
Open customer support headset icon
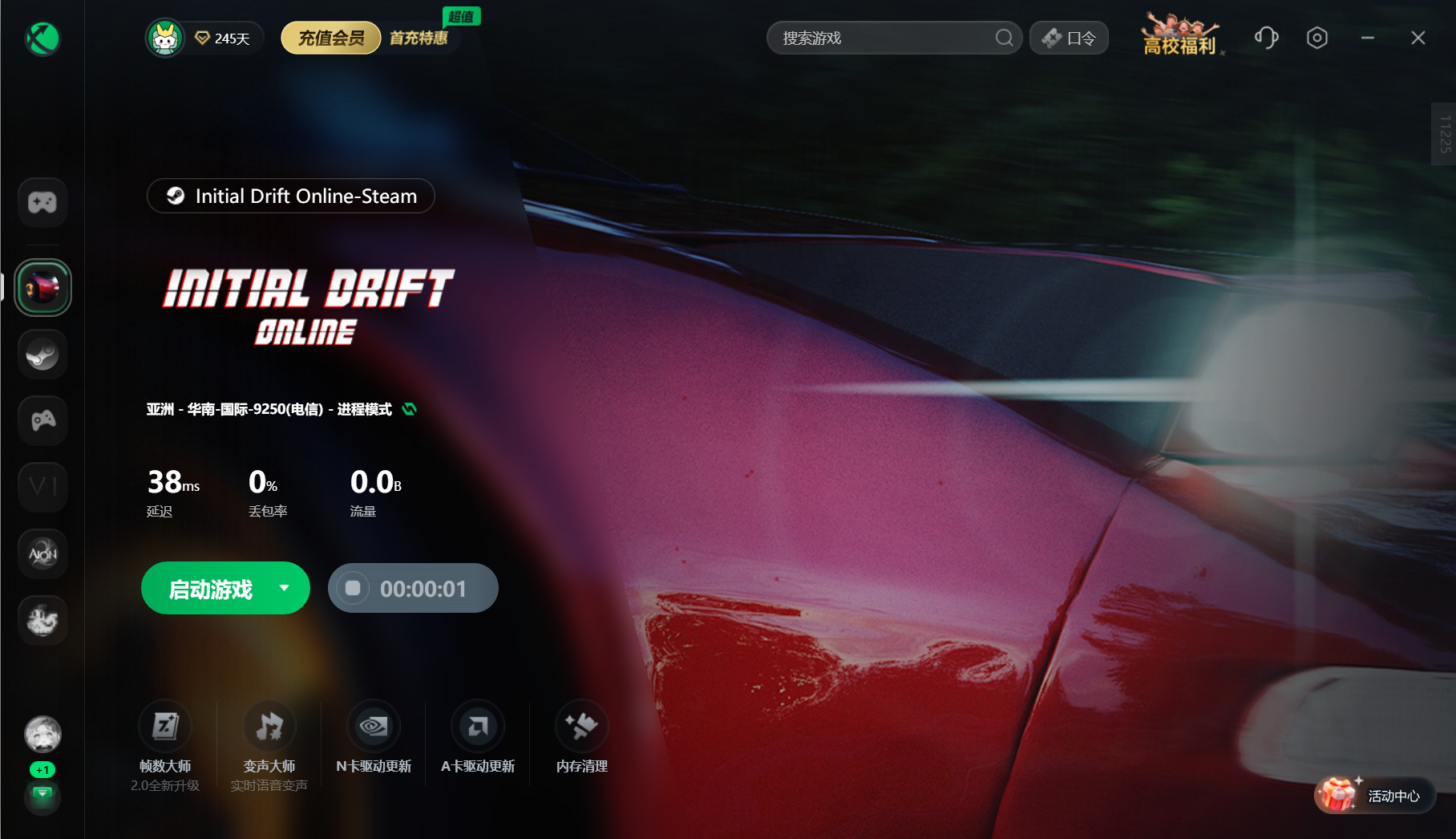1266,38
